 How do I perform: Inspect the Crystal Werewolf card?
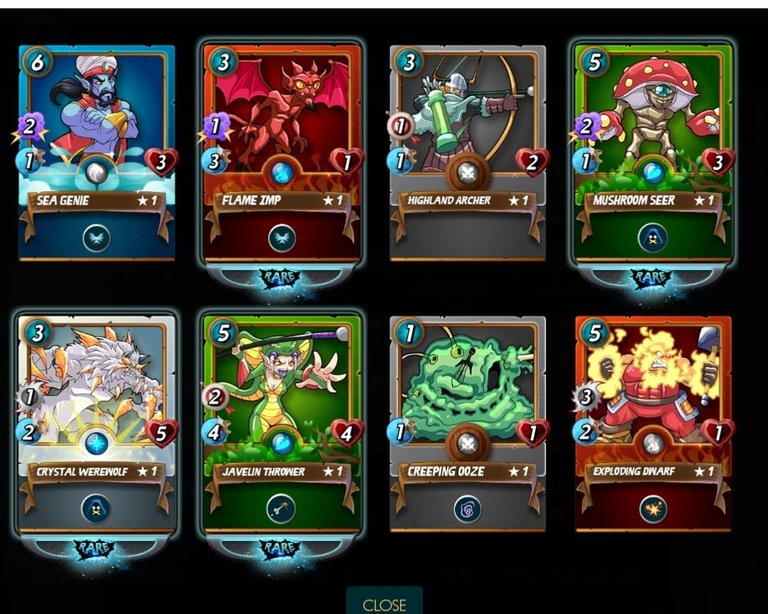coord(96,422)
